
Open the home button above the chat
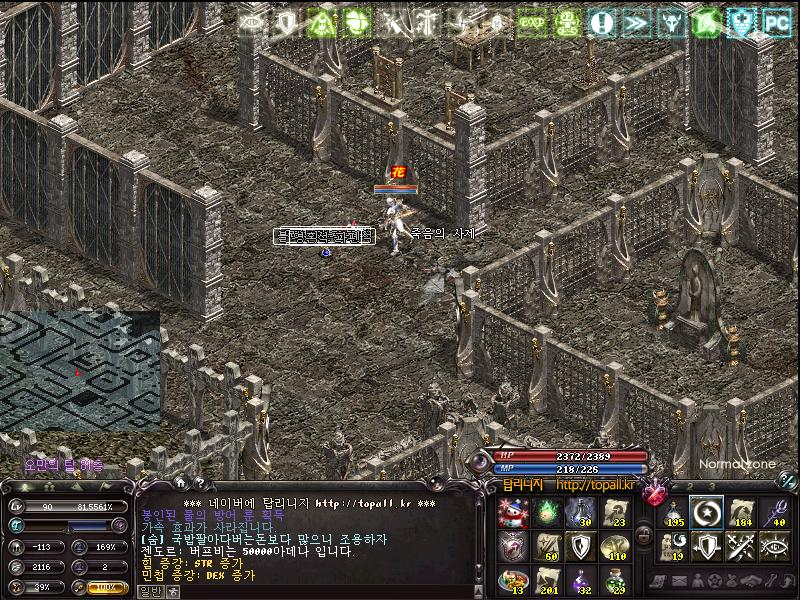point(179,483)
